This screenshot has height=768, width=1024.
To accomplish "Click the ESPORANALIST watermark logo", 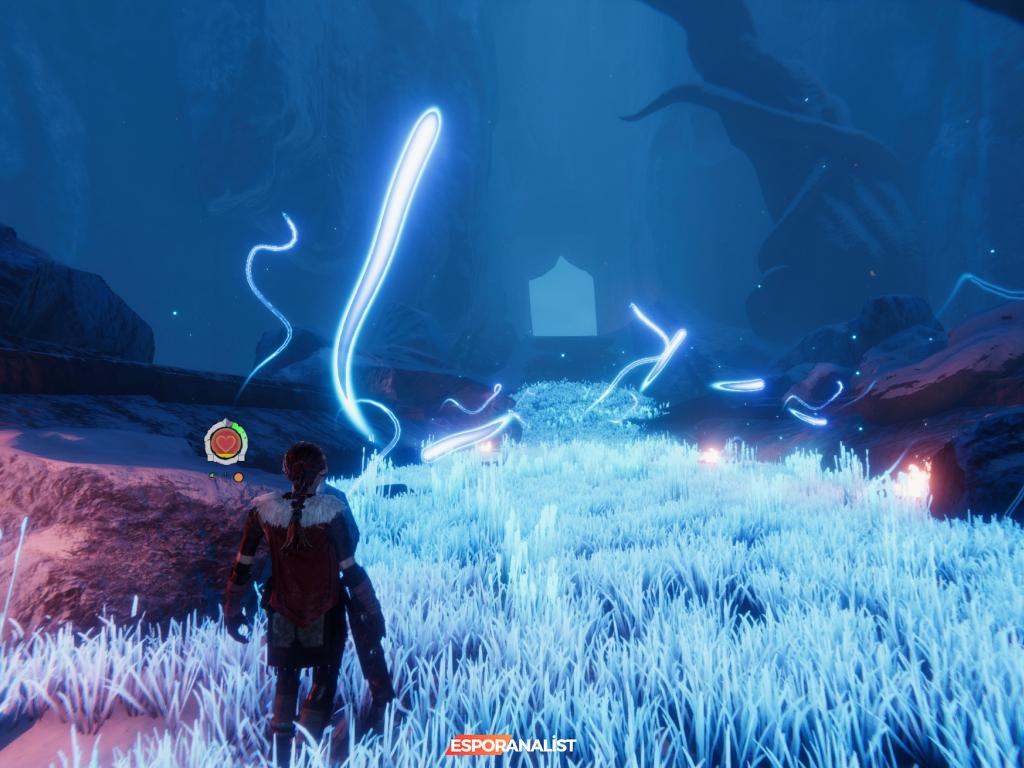I will (511, 745).
